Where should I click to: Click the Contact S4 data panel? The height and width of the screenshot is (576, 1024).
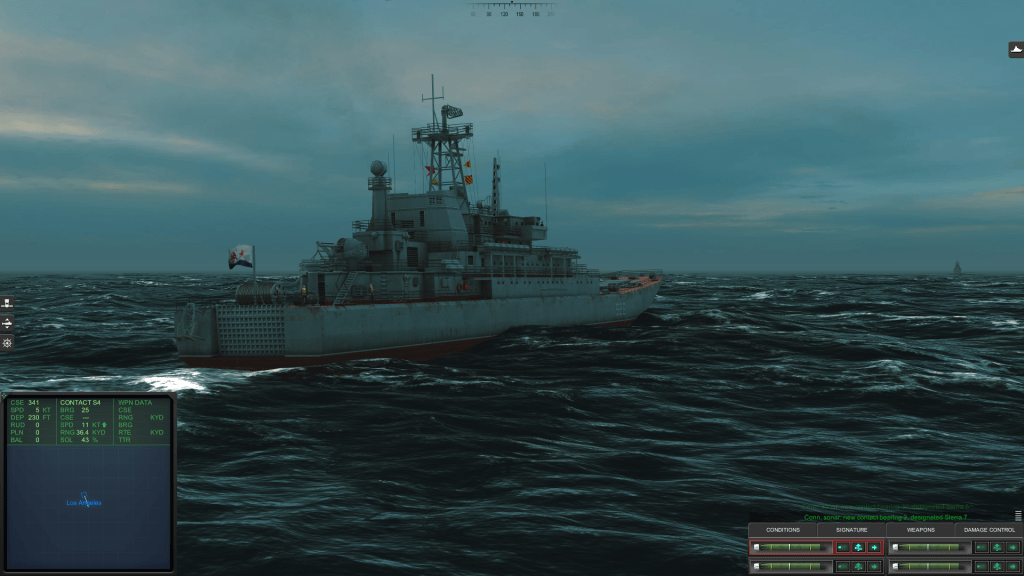click(85, 421)
